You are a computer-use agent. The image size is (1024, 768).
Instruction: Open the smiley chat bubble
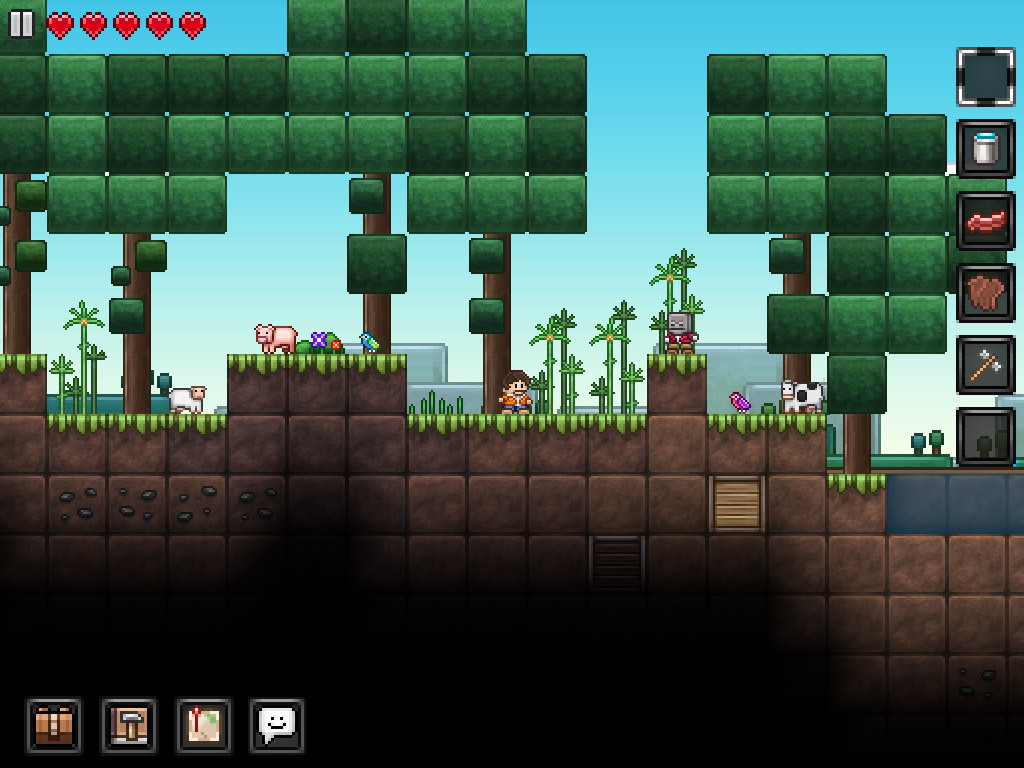tap(277, 725)
